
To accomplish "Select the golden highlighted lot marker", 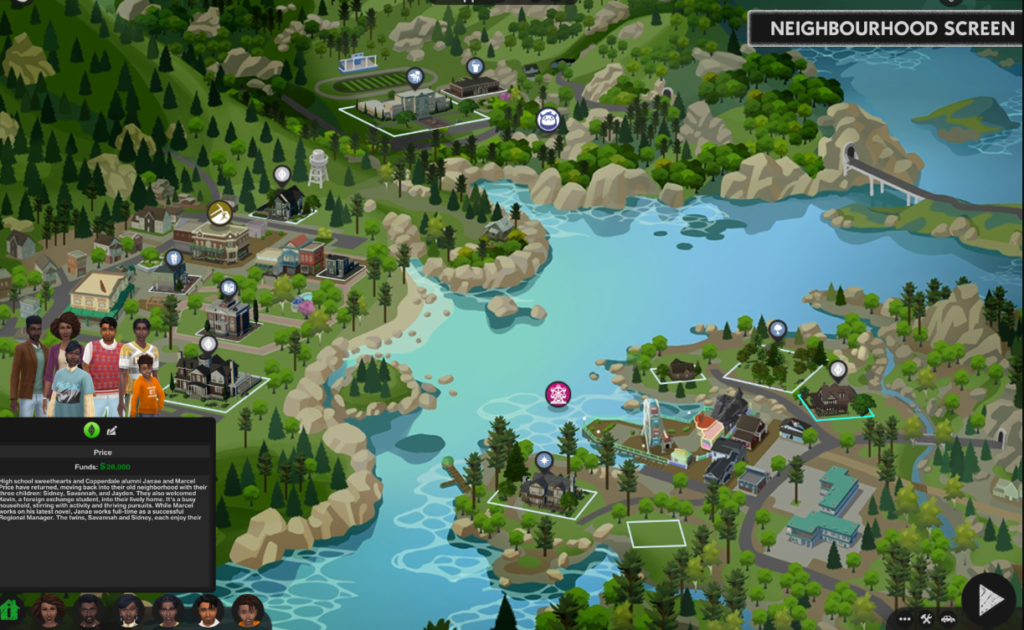I will (x=220, y=212).
